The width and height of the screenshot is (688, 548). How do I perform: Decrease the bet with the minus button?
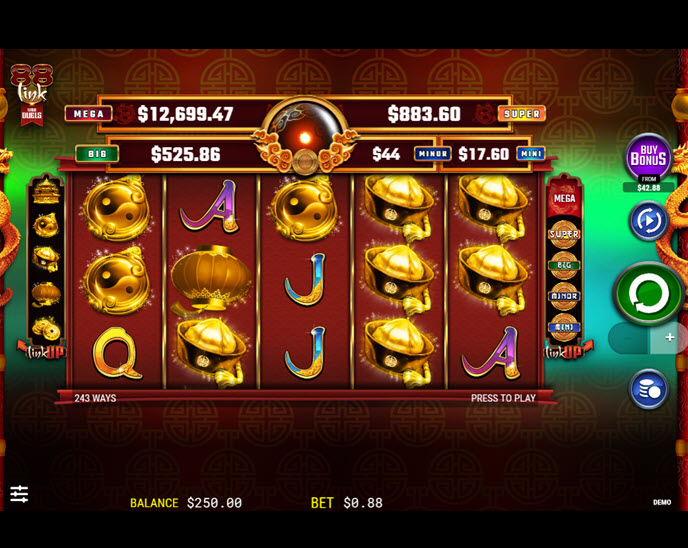tap(628, 338)
